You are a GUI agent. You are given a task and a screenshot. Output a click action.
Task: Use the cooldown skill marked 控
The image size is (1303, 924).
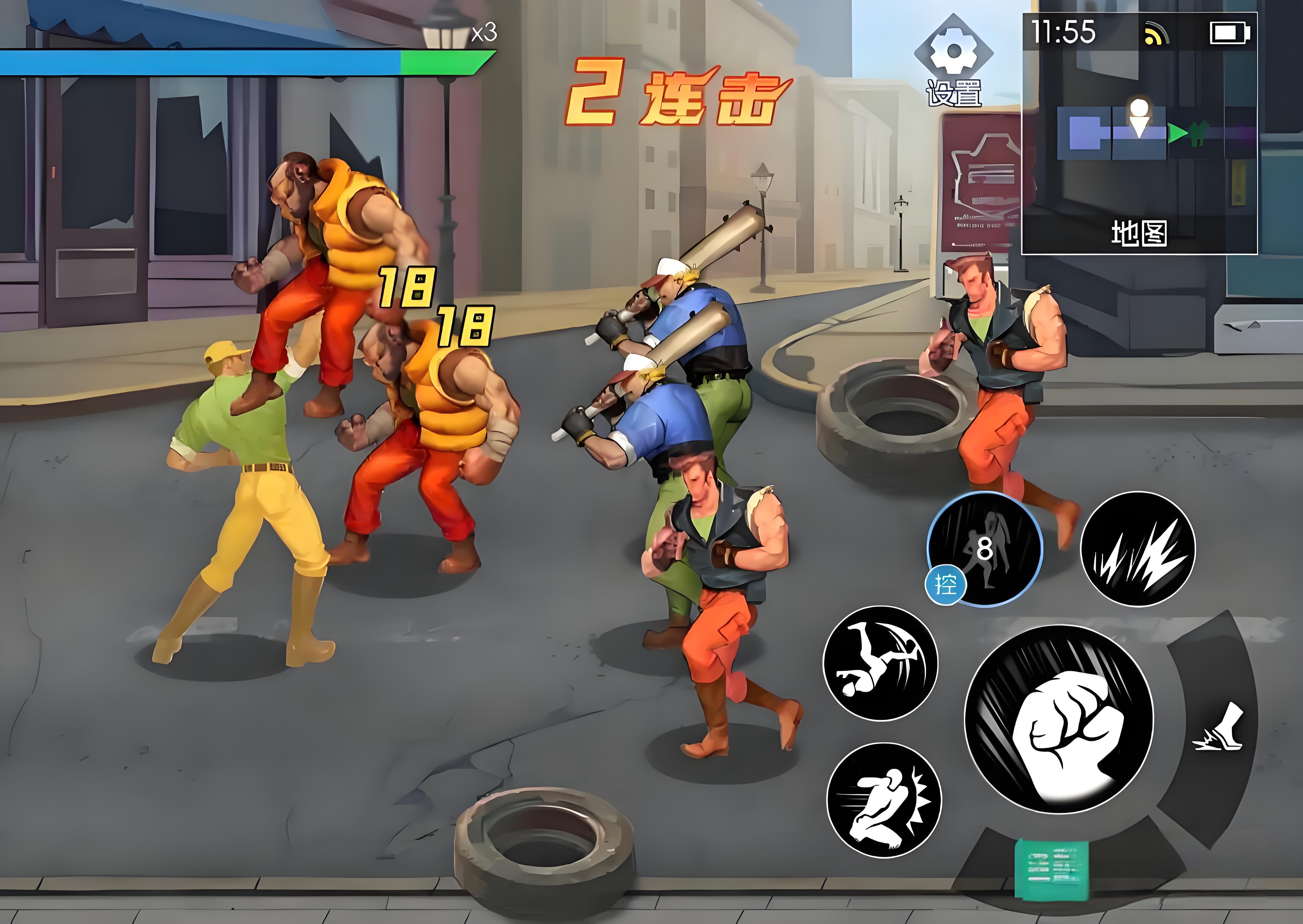point(985,549)
